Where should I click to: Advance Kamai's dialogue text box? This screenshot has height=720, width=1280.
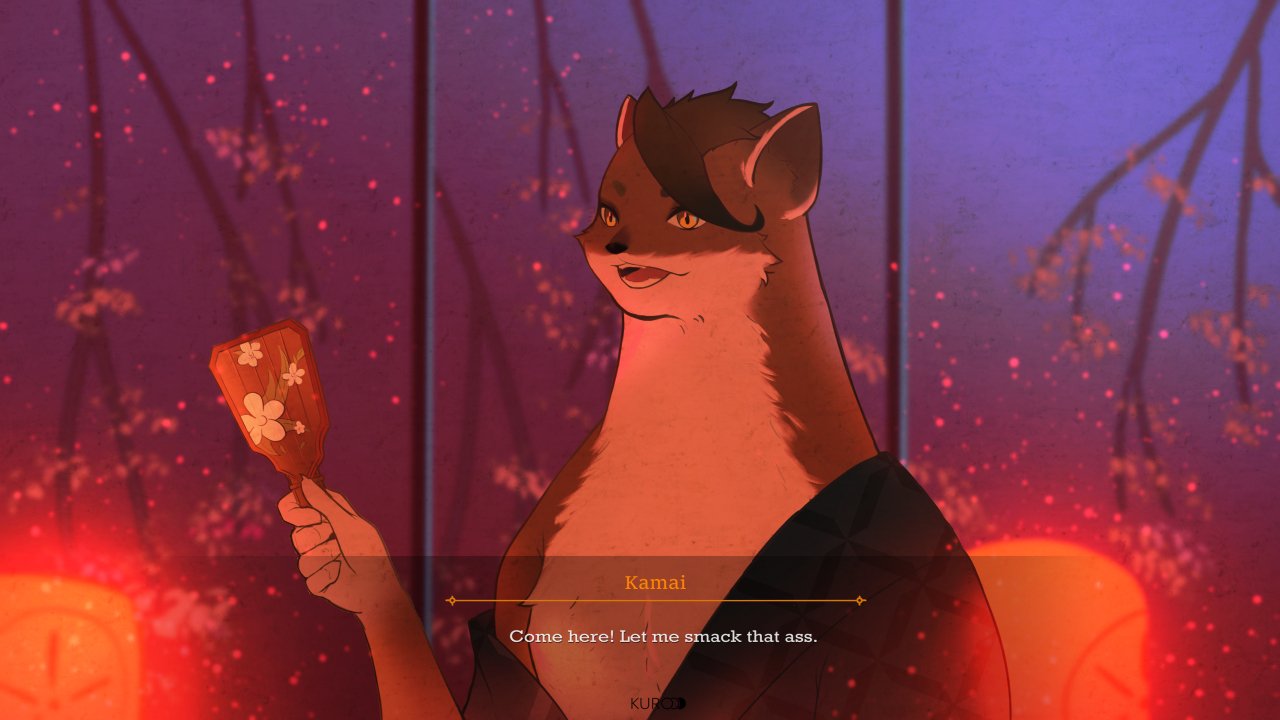coord(662,636)
